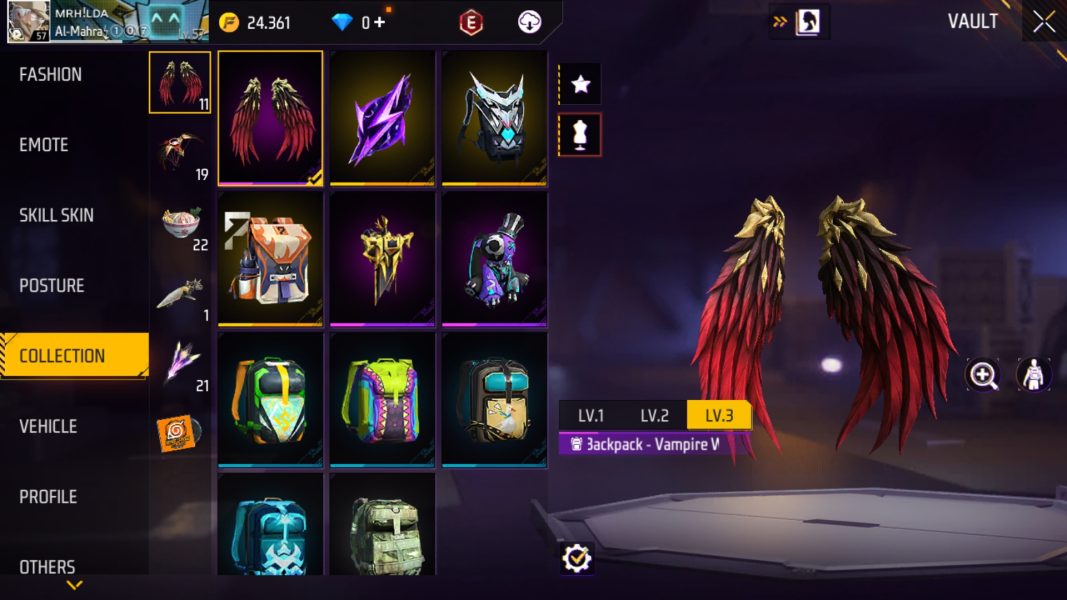Choose the silver armored mask backpack

tap(494, 118)
